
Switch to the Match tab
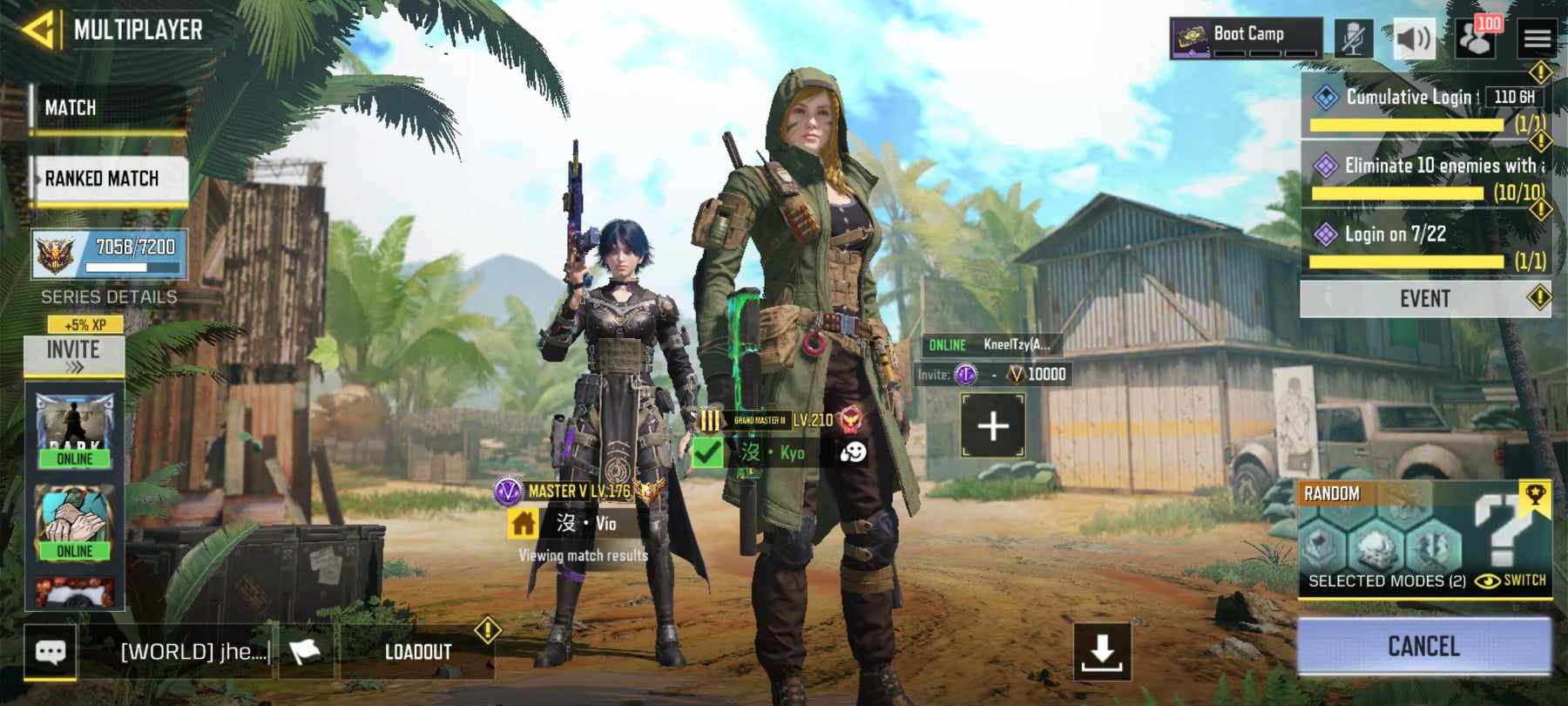107,108
